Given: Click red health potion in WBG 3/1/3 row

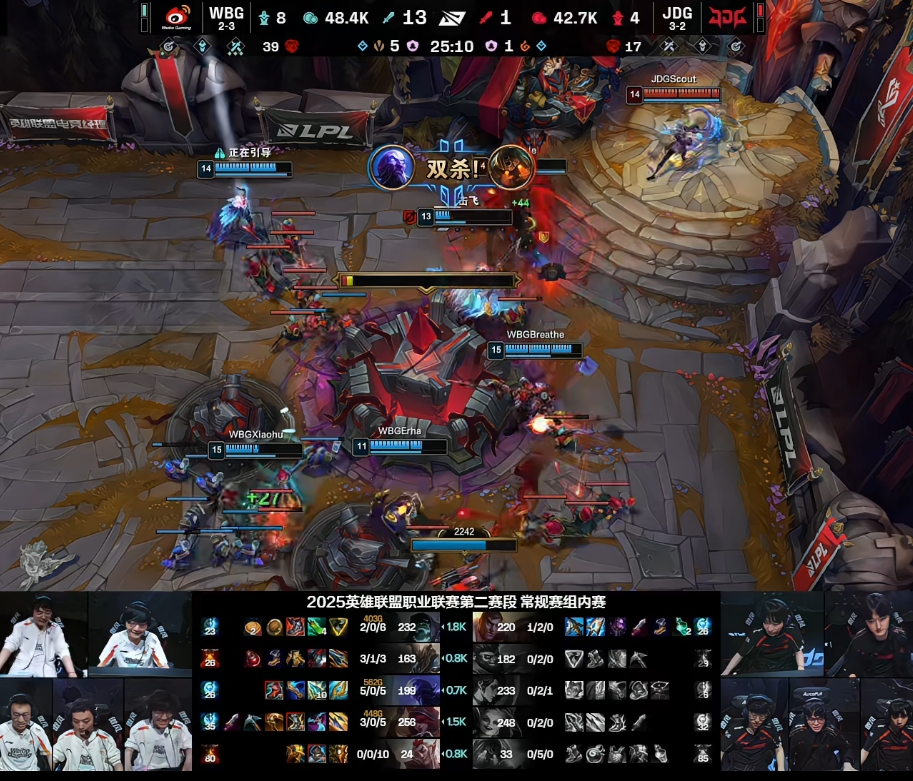Looking at the screenshot, I should tap(254, 659).
